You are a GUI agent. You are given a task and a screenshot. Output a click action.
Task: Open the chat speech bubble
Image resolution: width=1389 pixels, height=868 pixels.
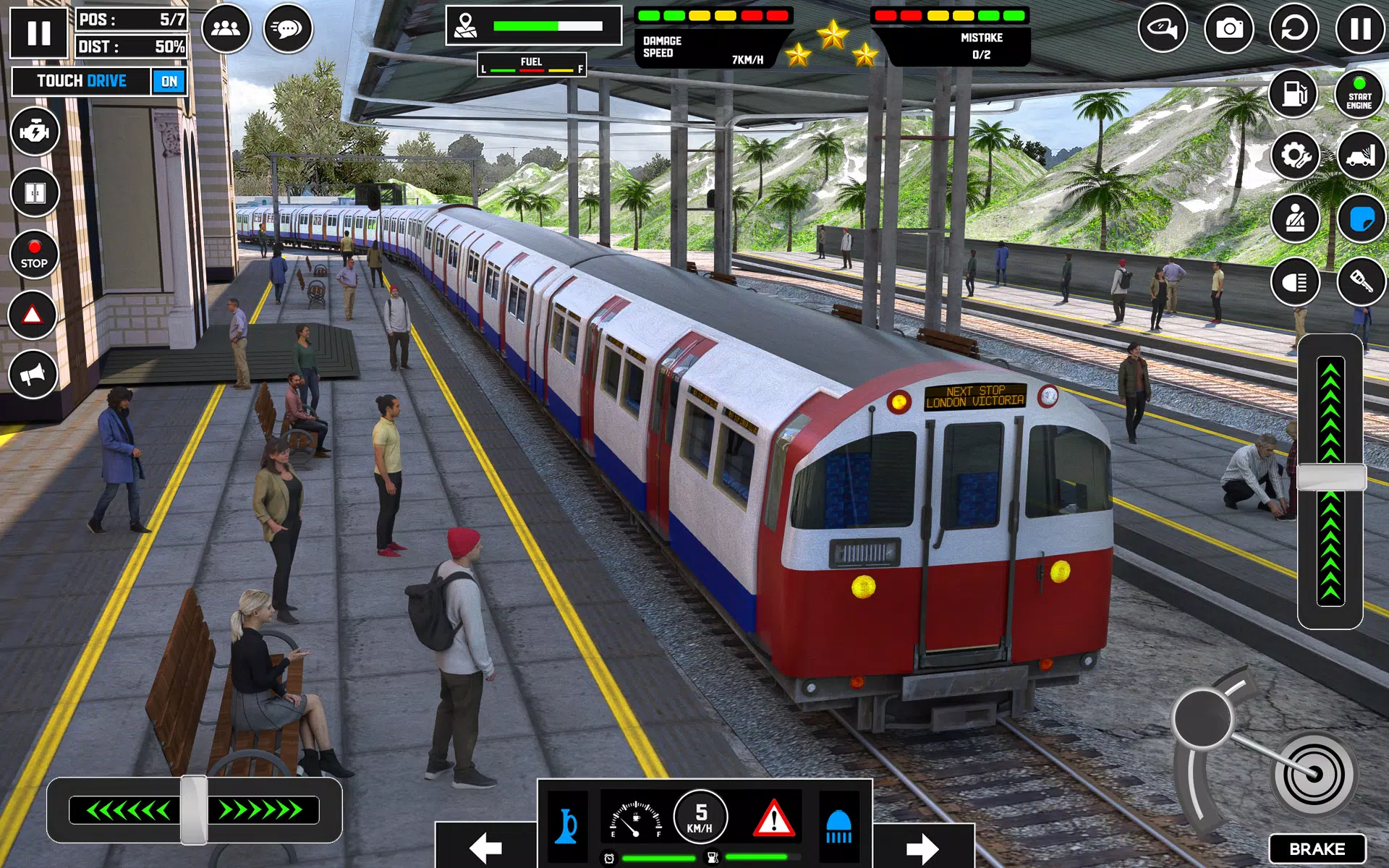coord(287,29)
